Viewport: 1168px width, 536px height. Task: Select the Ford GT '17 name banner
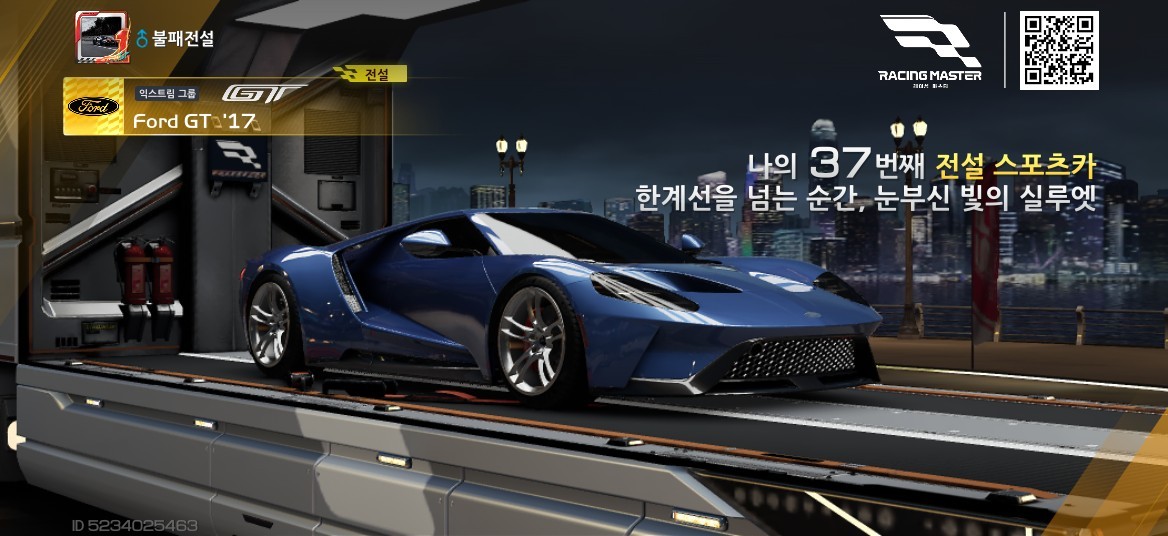[x=195, y=121]
